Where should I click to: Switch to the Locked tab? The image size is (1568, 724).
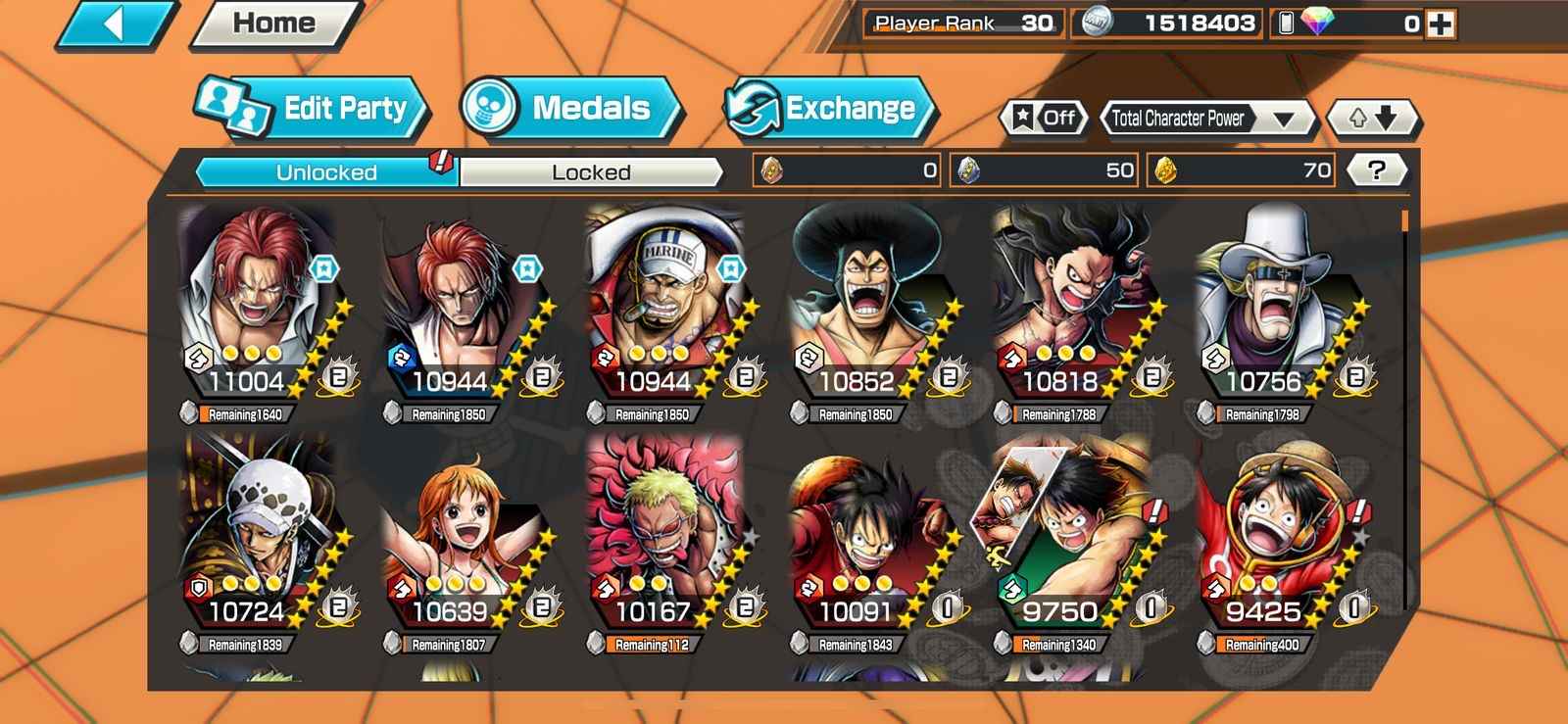[x=591, y=172]
